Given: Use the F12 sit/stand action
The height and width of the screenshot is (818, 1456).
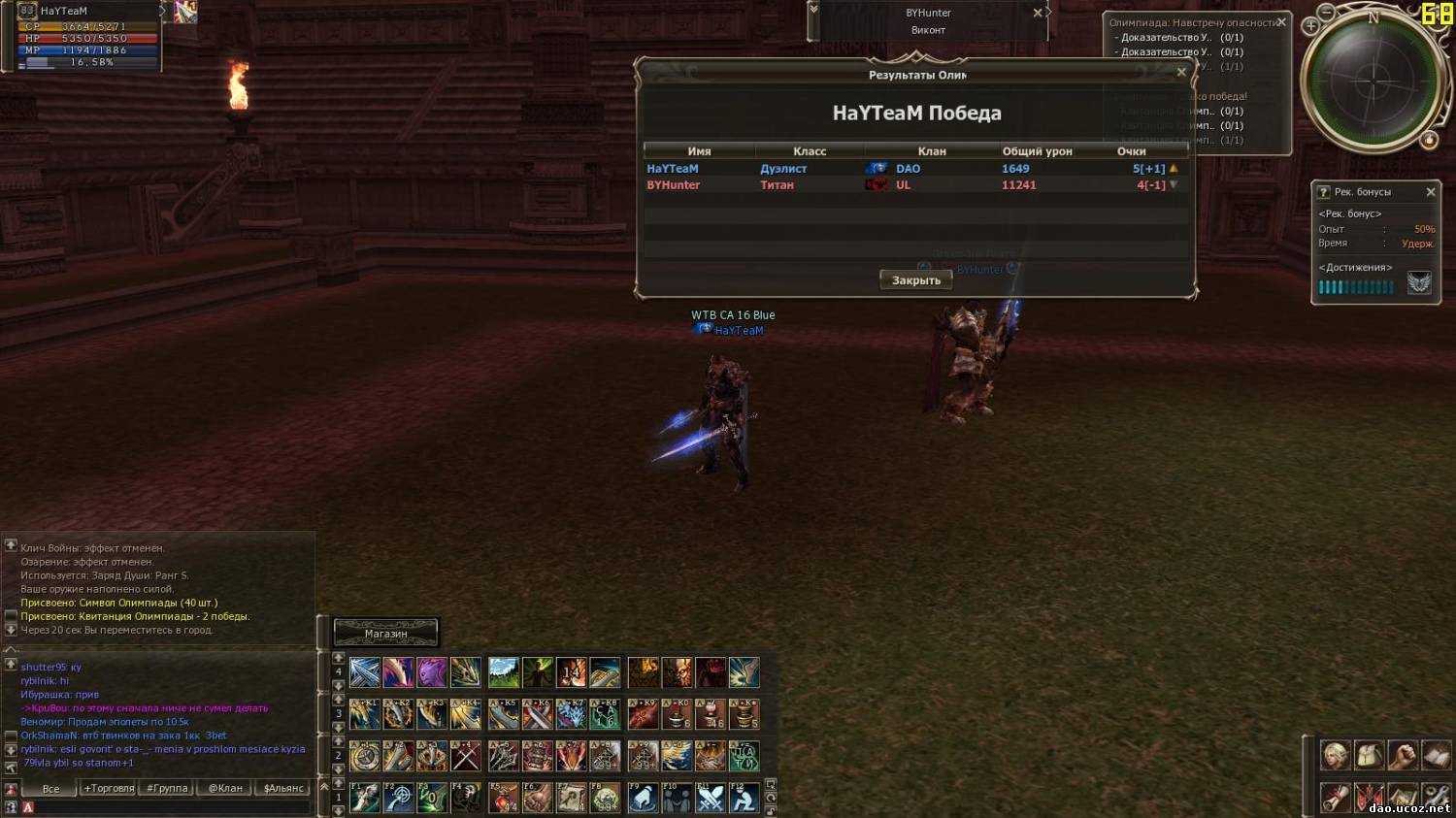Looking at the screenshot, I should click(744, 798).
